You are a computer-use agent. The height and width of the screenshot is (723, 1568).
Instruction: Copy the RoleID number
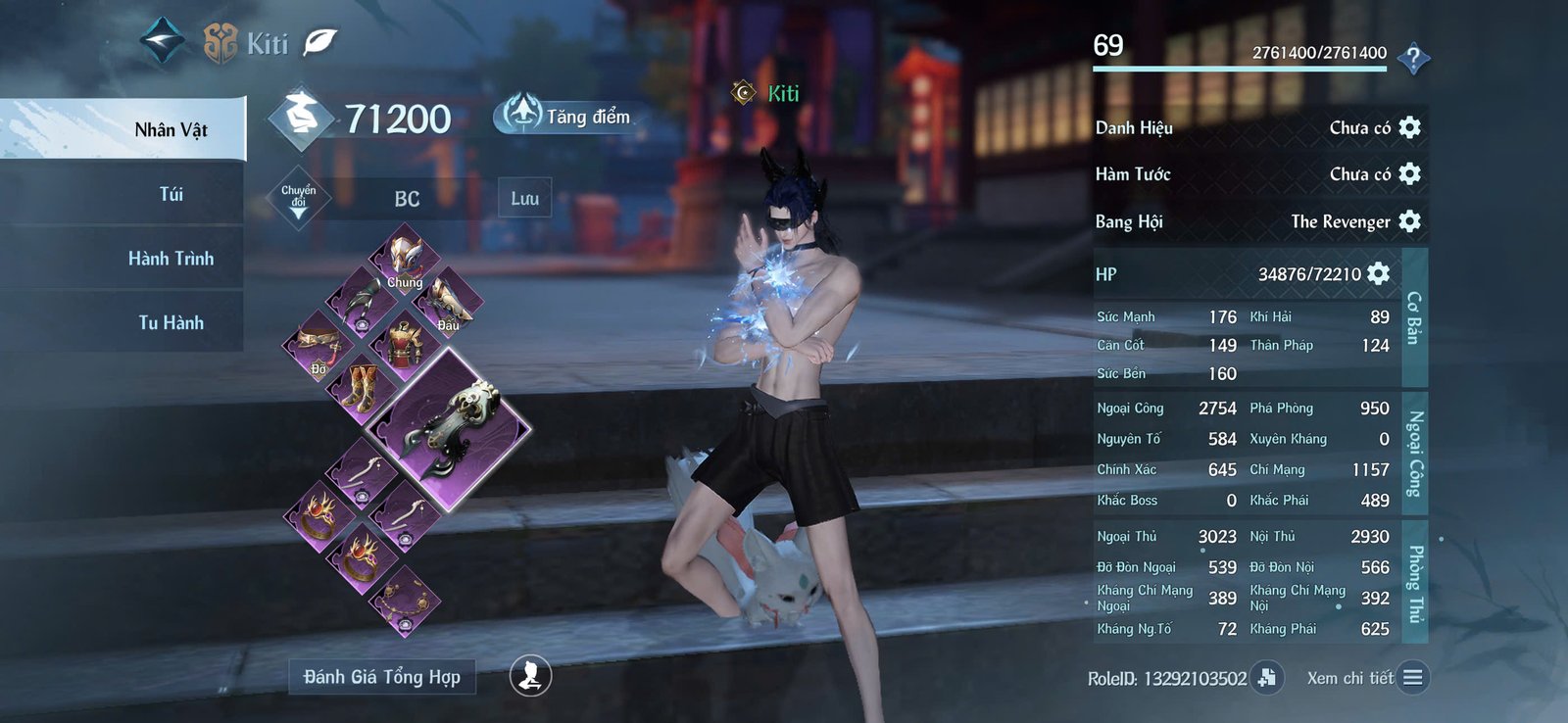[1267, 677]
